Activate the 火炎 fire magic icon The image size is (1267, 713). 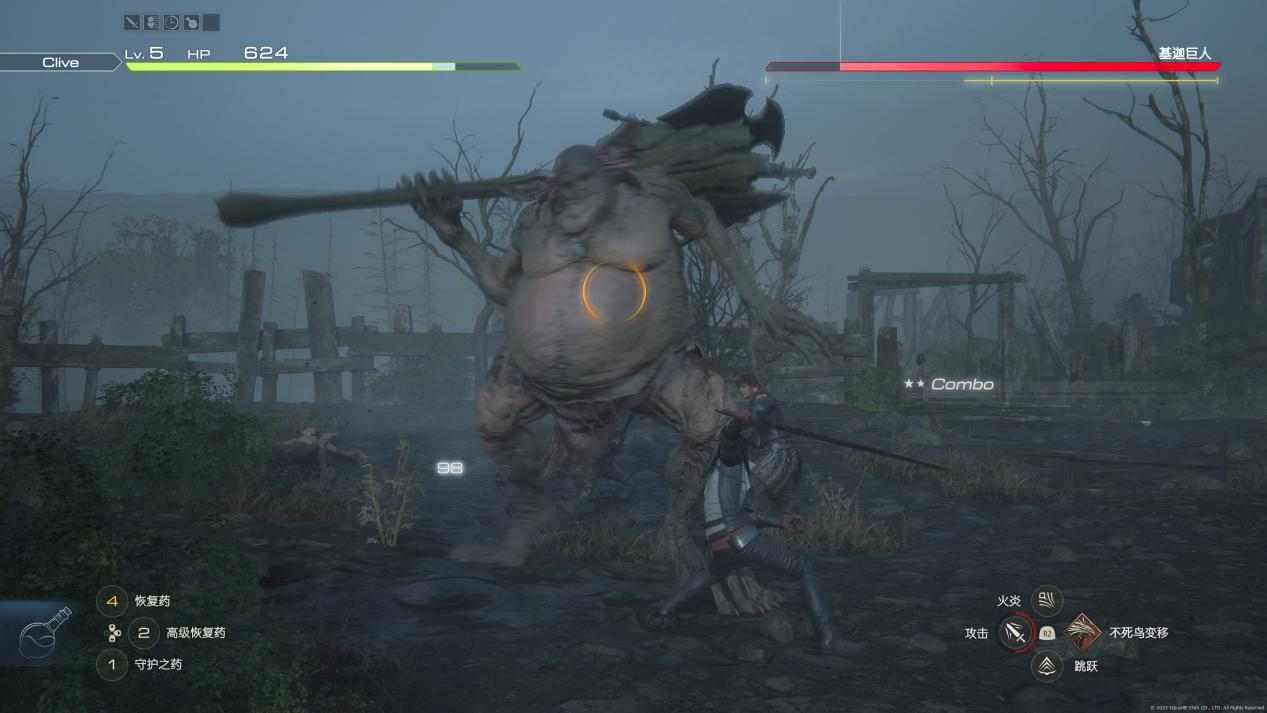point(1047,600)
